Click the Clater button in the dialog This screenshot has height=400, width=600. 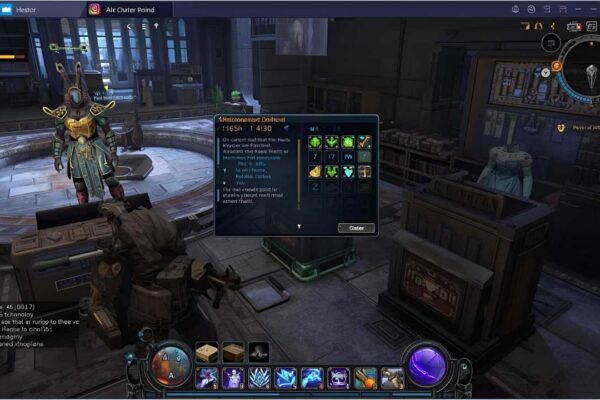356,228
